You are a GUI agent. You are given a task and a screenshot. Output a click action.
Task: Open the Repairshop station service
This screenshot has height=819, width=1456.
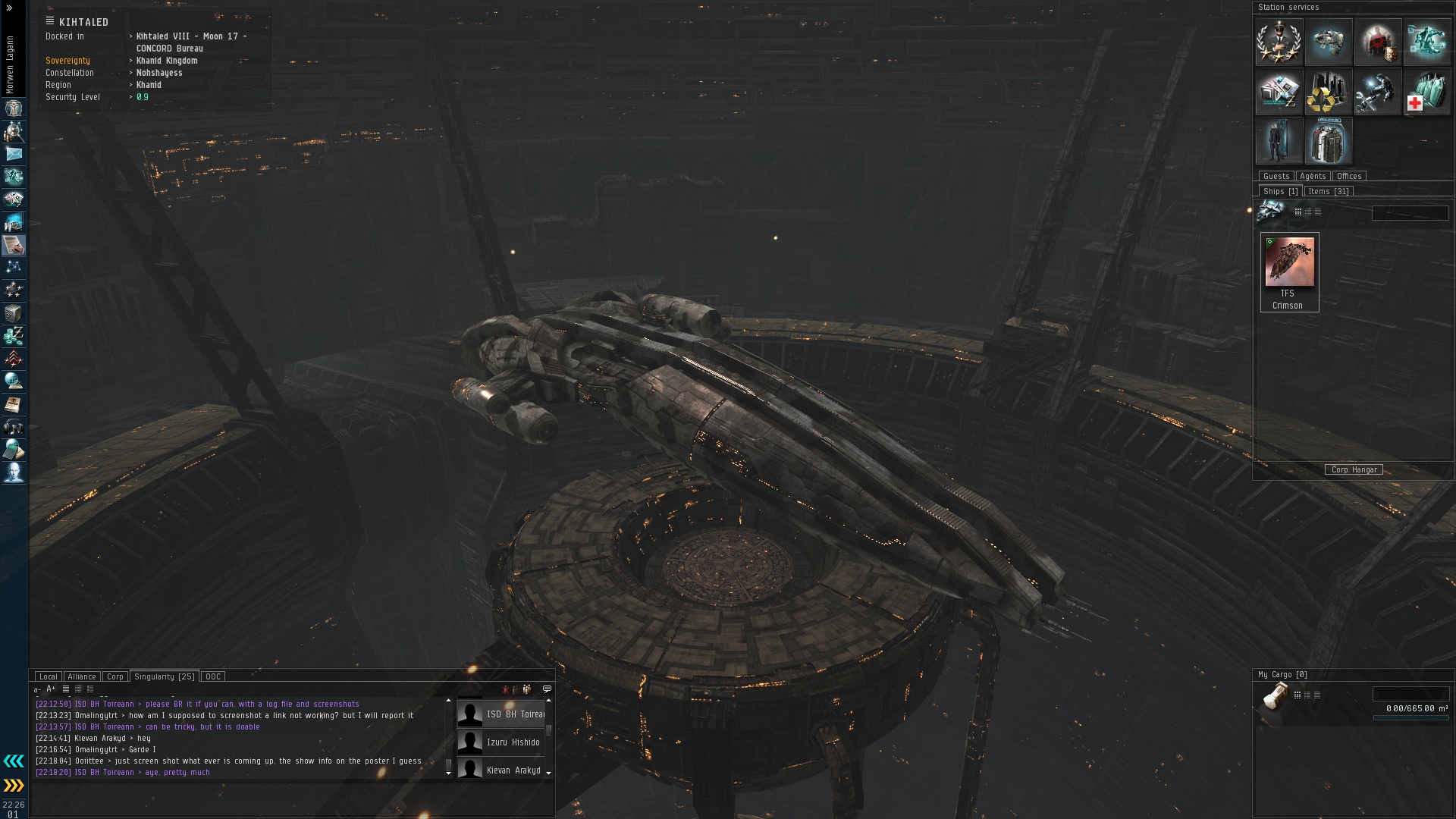(1377, 92)
